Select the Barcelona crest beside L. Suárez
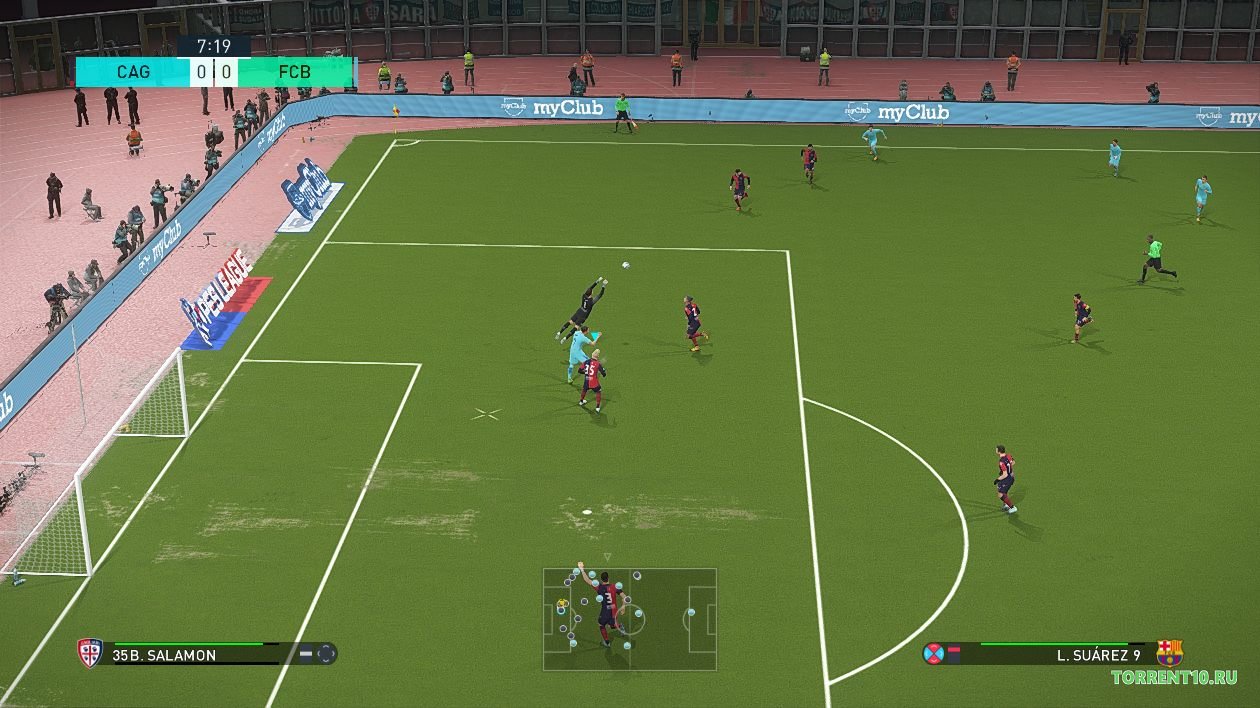Screen dimensions: 1260x708 (1169, 653)
